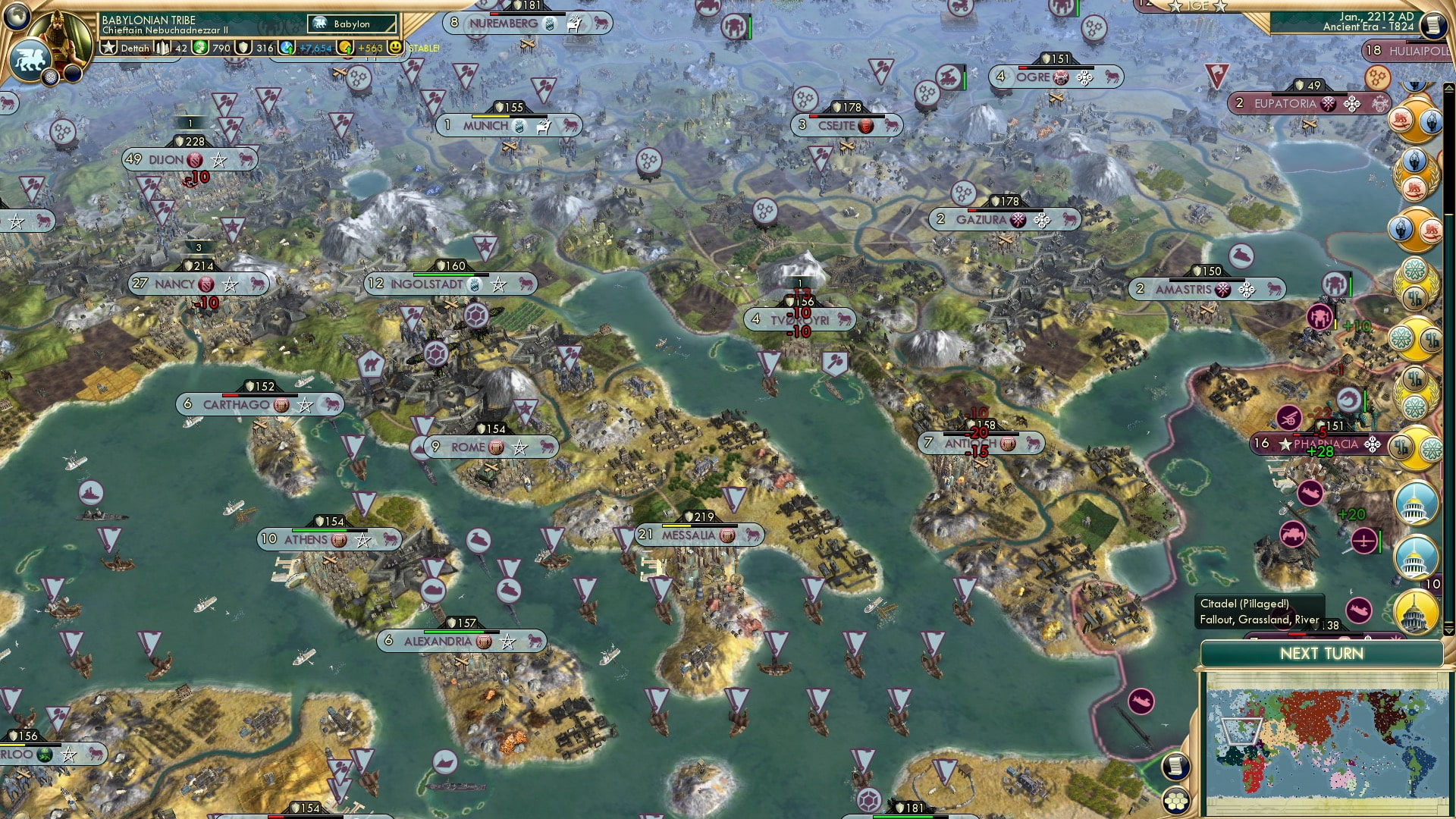Click the STABLE happiness smiley icon
The width and height of the screenshot is (1456, 819).
coord(395,48)
